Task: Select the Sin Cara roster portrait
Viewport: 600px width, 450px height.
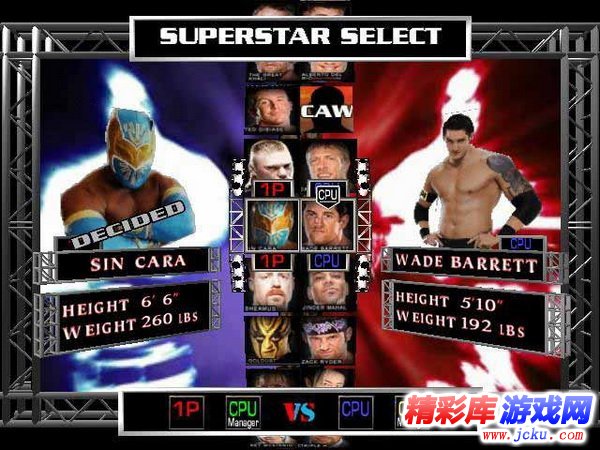Action: [270, 222]
